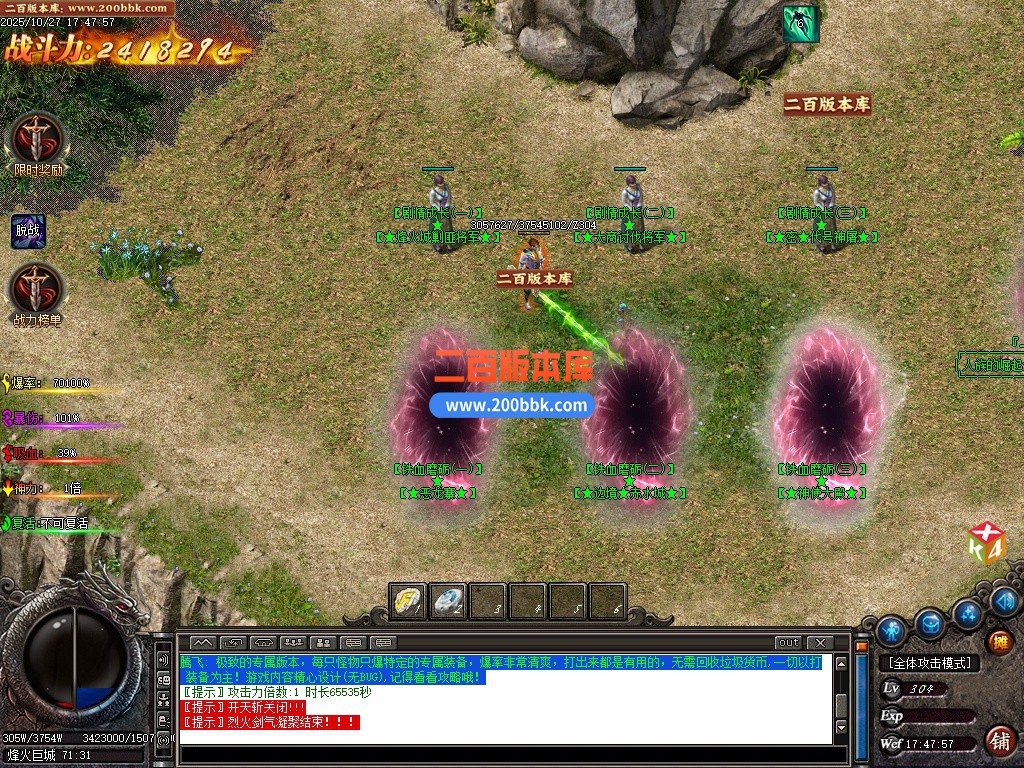Click the first chat channel filter button
This screenshot has height=768, width=1024.
pos(203,642)
